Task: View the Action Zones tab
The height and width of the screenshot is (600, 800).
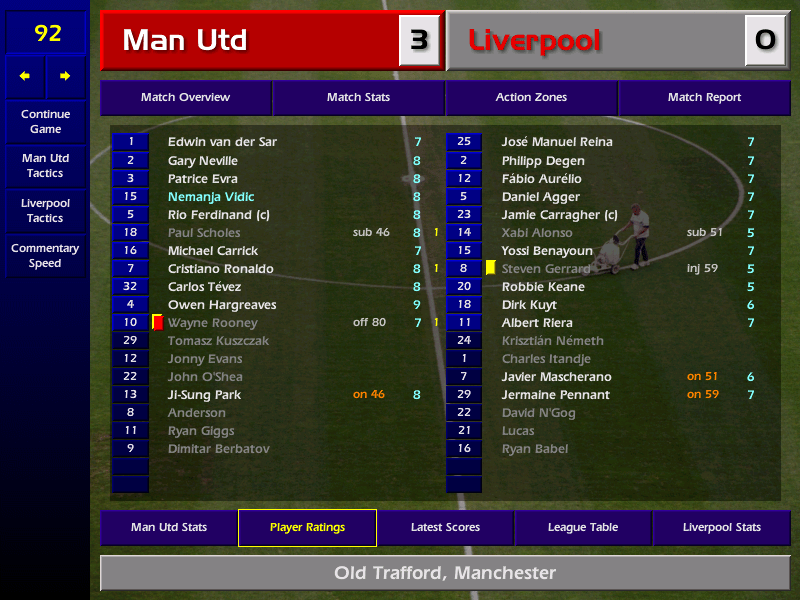Action: (x=531, y=97)
